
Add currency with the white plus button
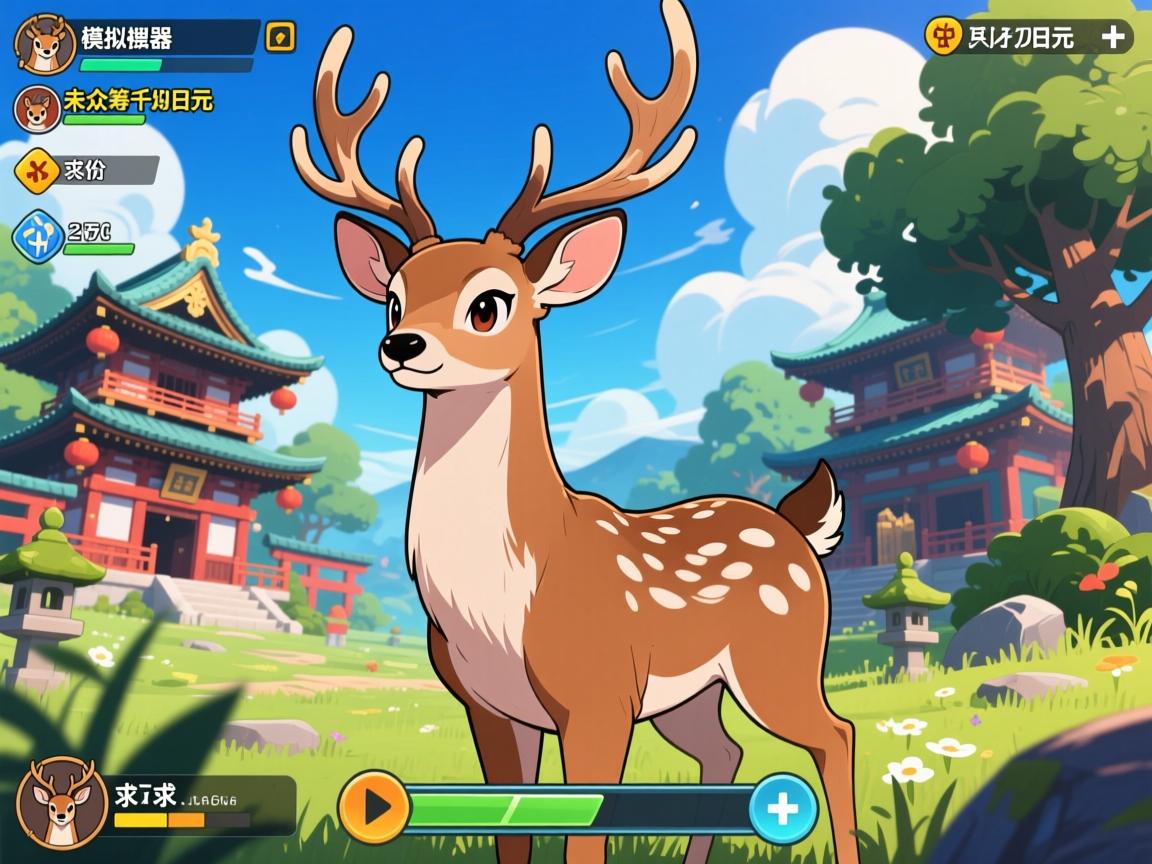[1112, 37]
